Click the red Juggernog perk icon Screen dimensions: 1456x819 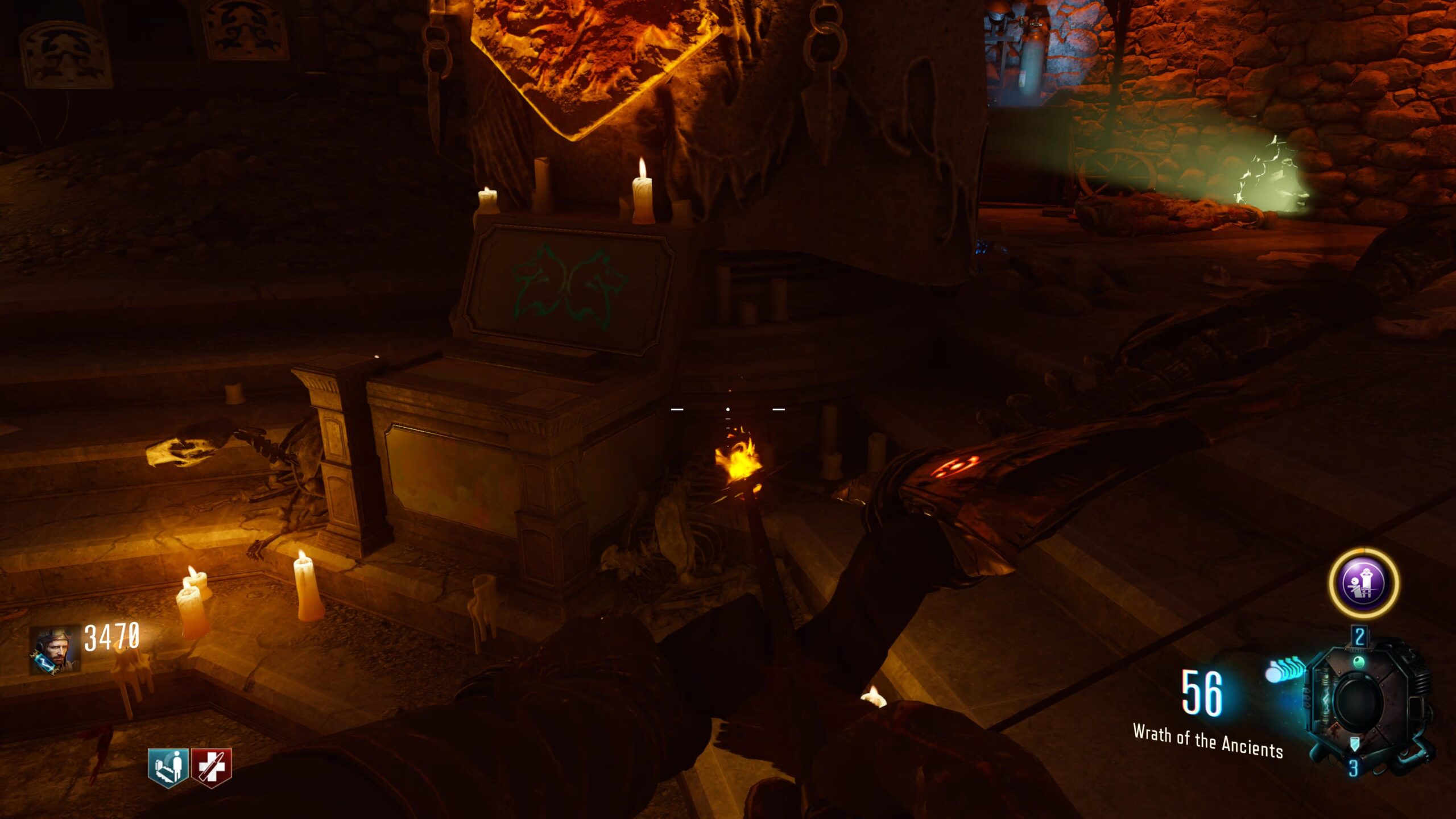point(211,767)
